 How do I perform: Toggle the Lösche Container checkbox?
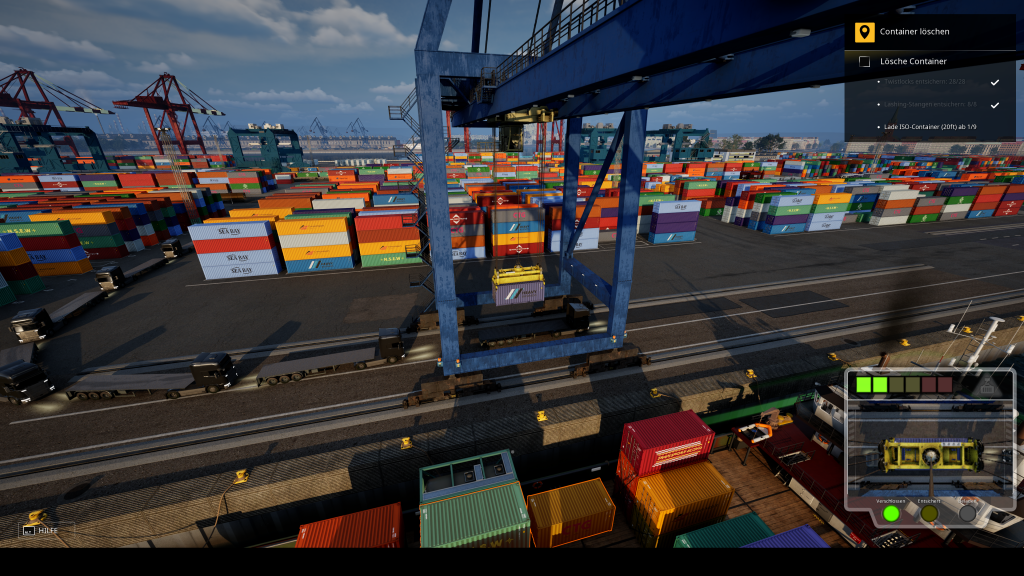[x=865, y=62]
